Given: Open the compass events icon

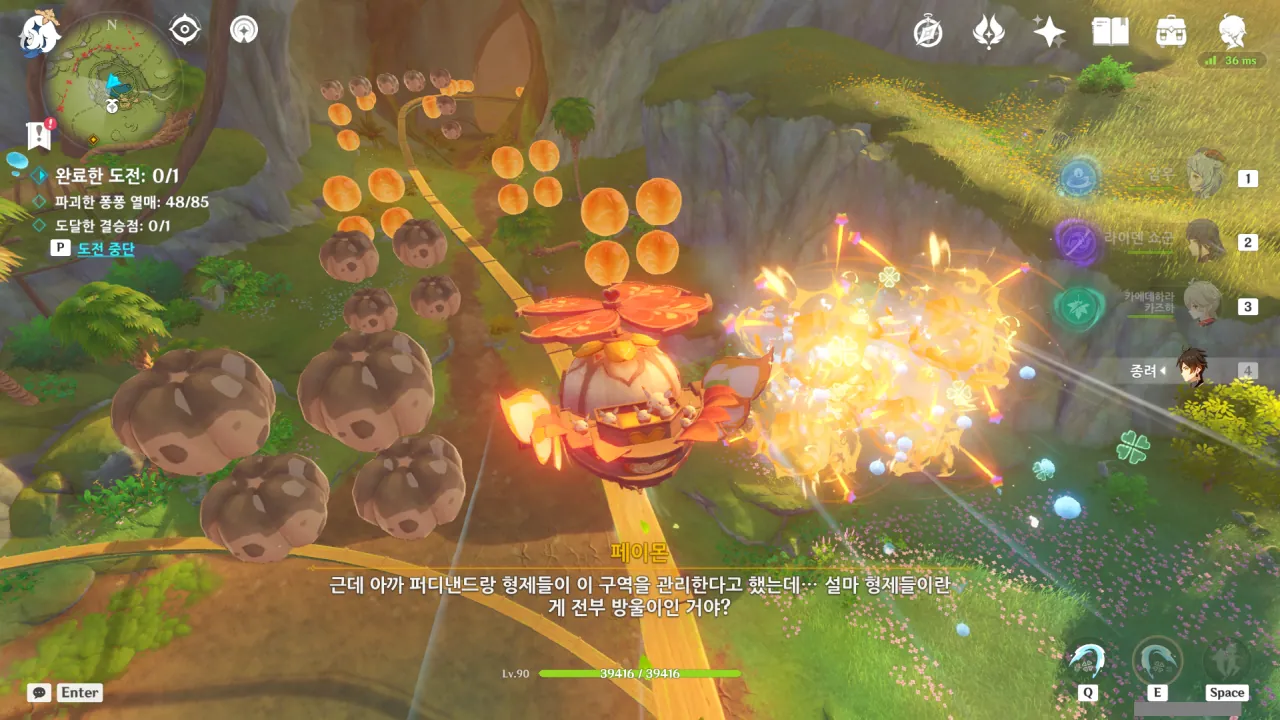Looking at the screenshot, I should click(928, 32).
